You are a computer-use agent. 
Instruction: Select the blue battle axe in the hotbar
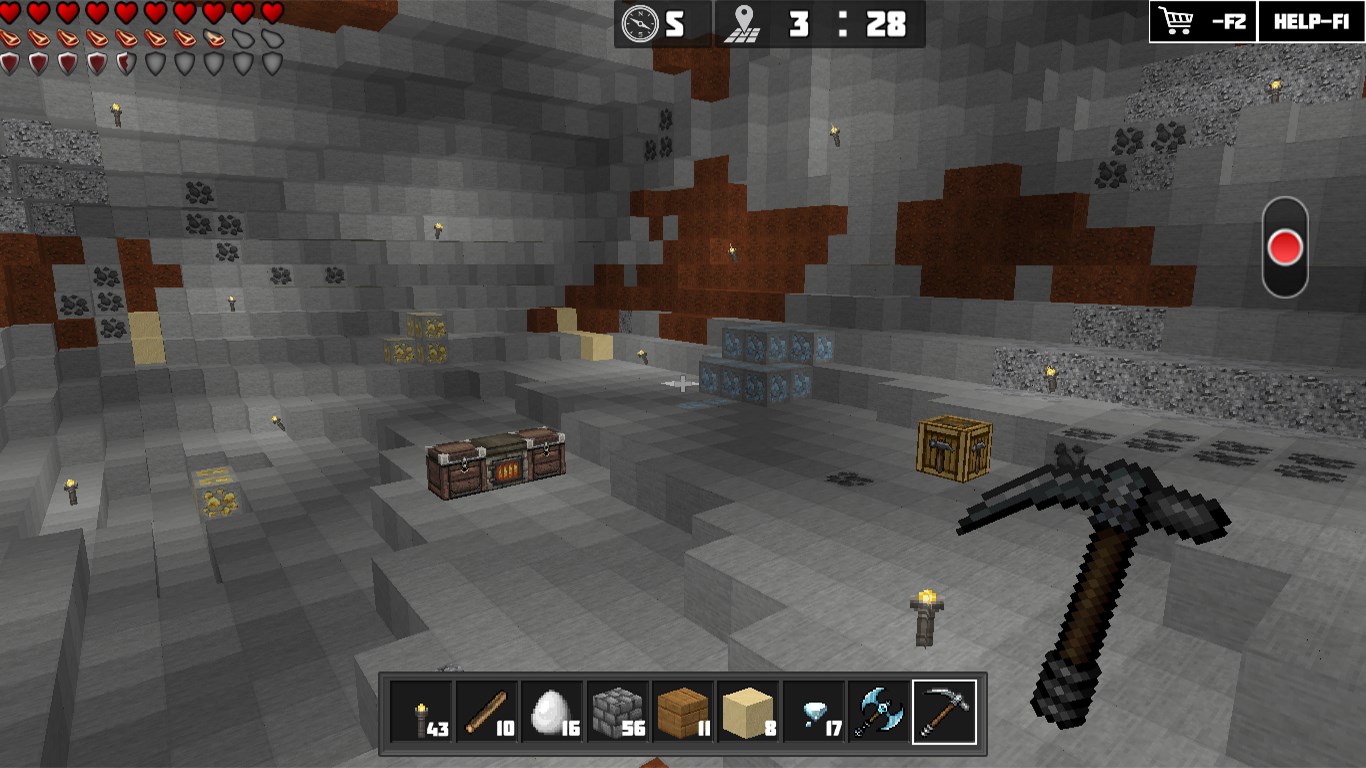[876, 713]
